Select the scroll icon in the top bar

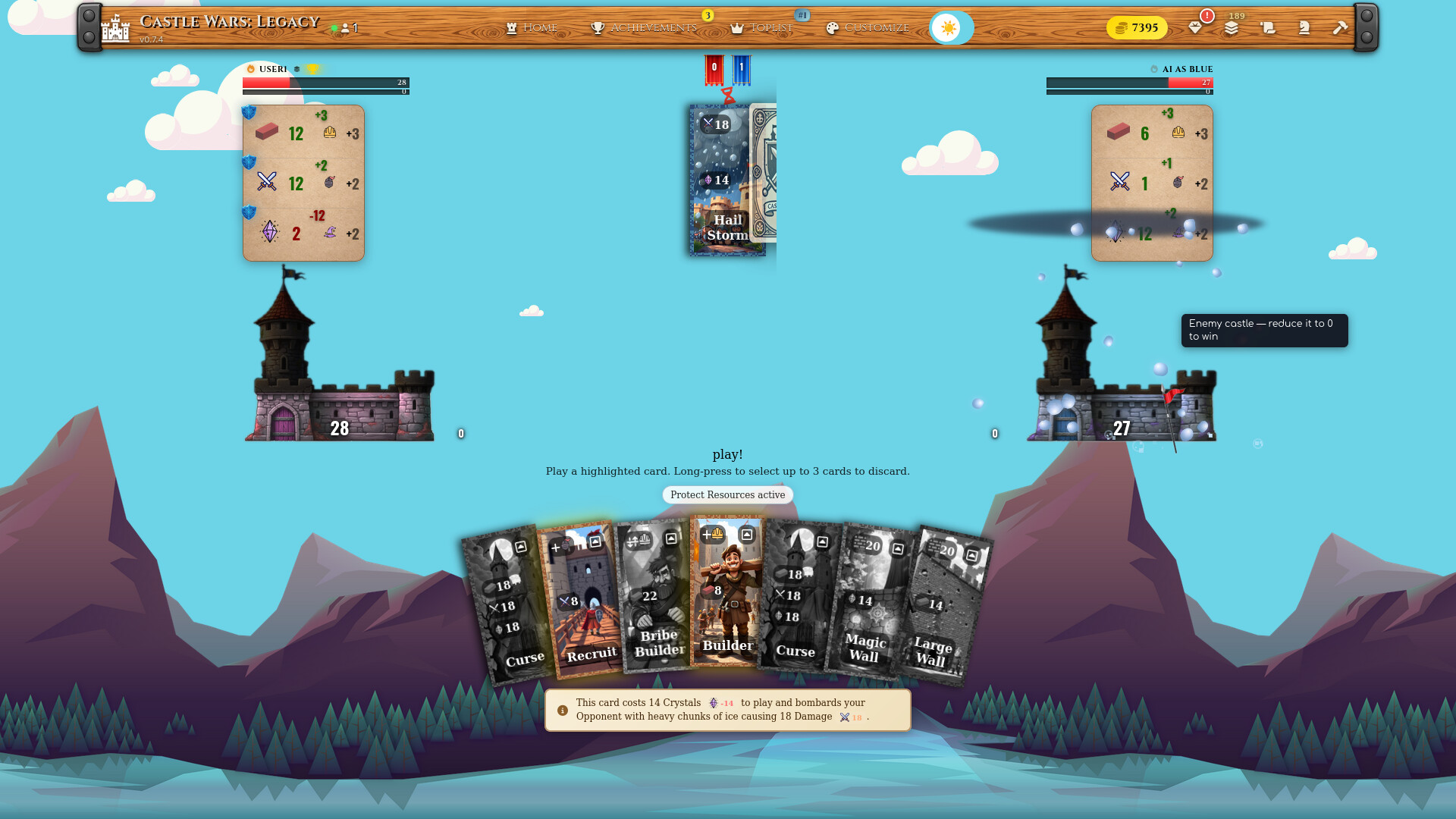1266,28
